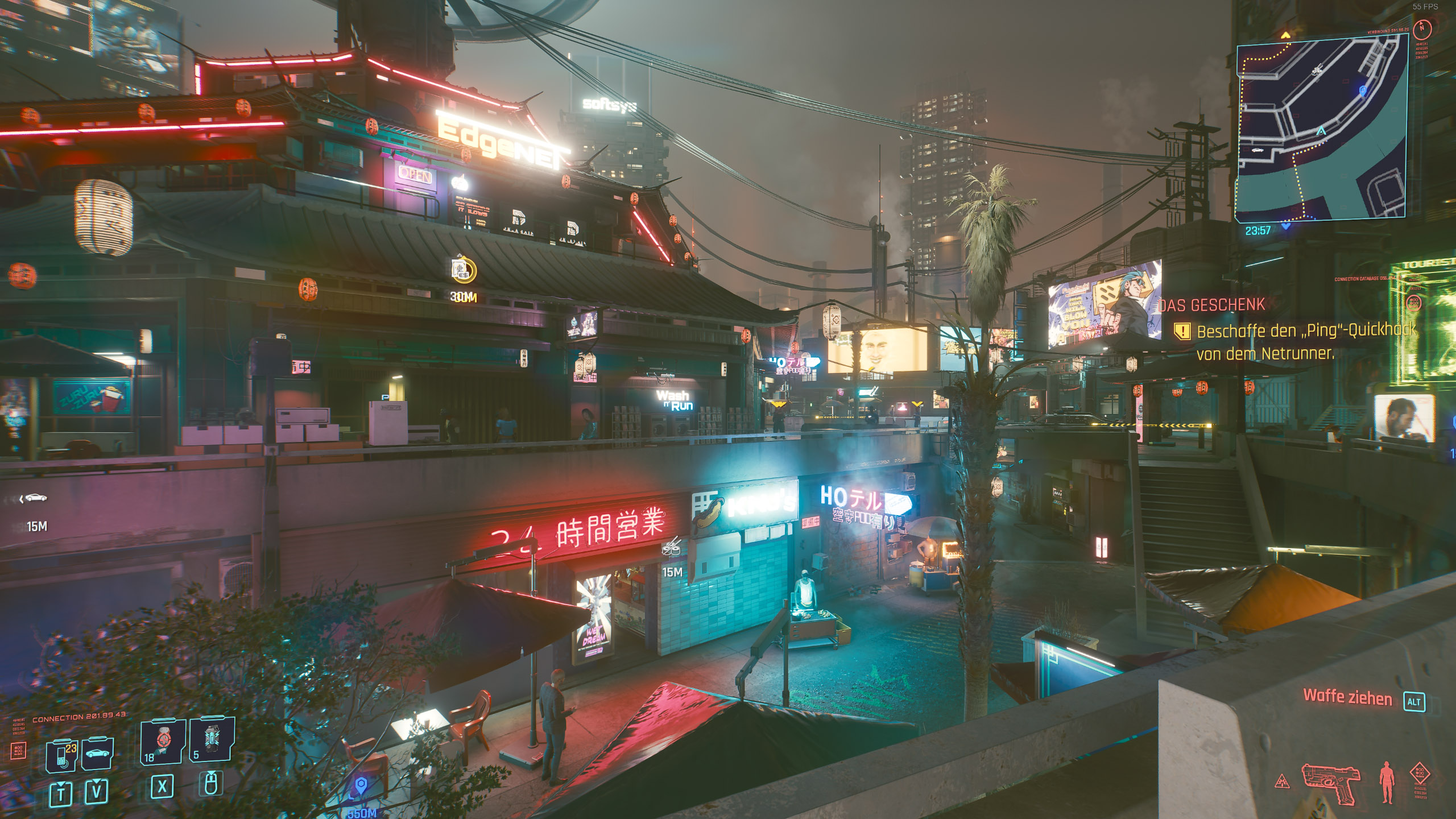Click the compass north indicator above the minimap
This screenshot has width=1456, height=819.
1422,29
